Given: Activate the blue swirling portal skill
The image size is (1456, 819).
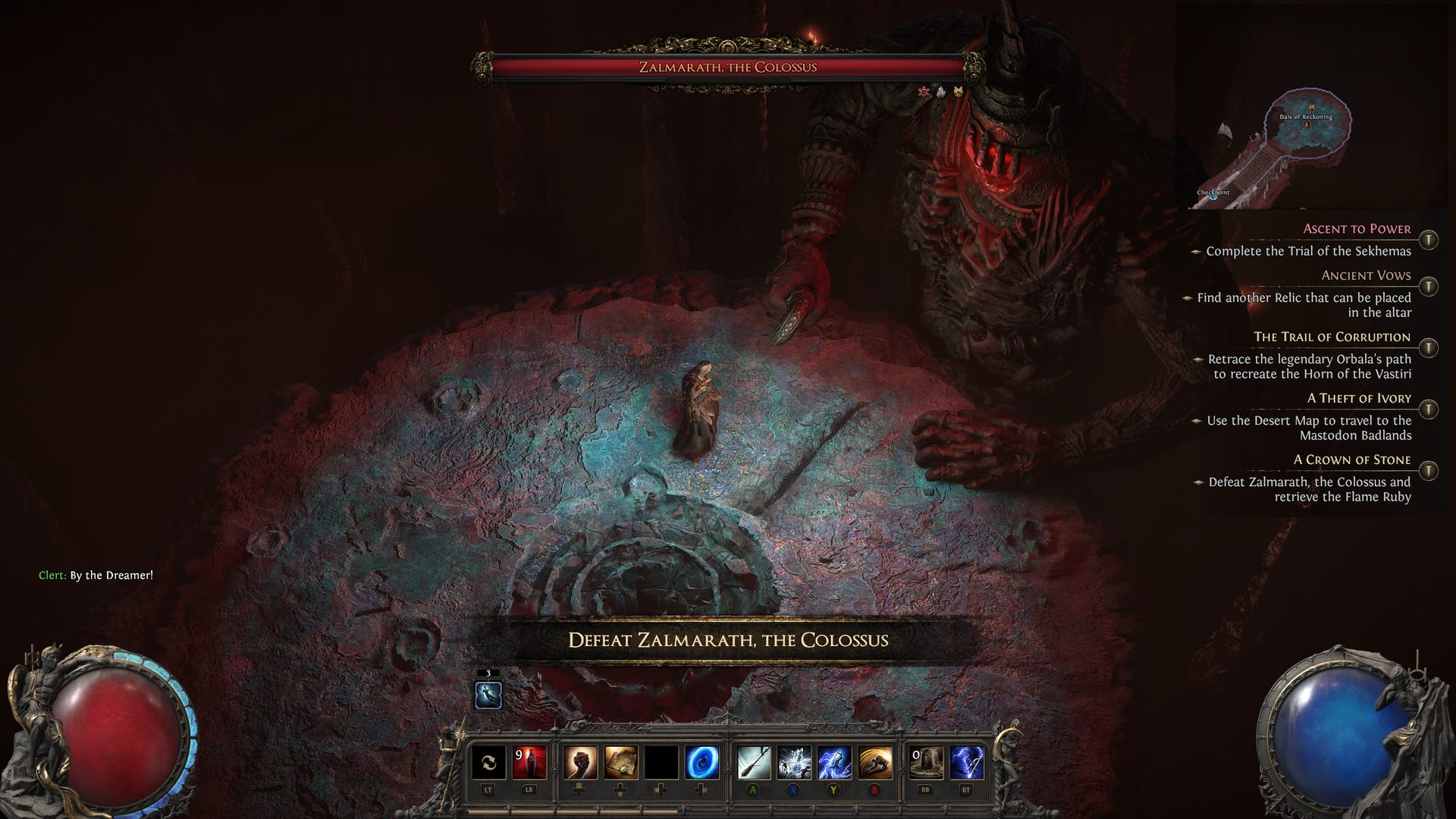Looking at the screenshot, I should (x=702, y=762).
